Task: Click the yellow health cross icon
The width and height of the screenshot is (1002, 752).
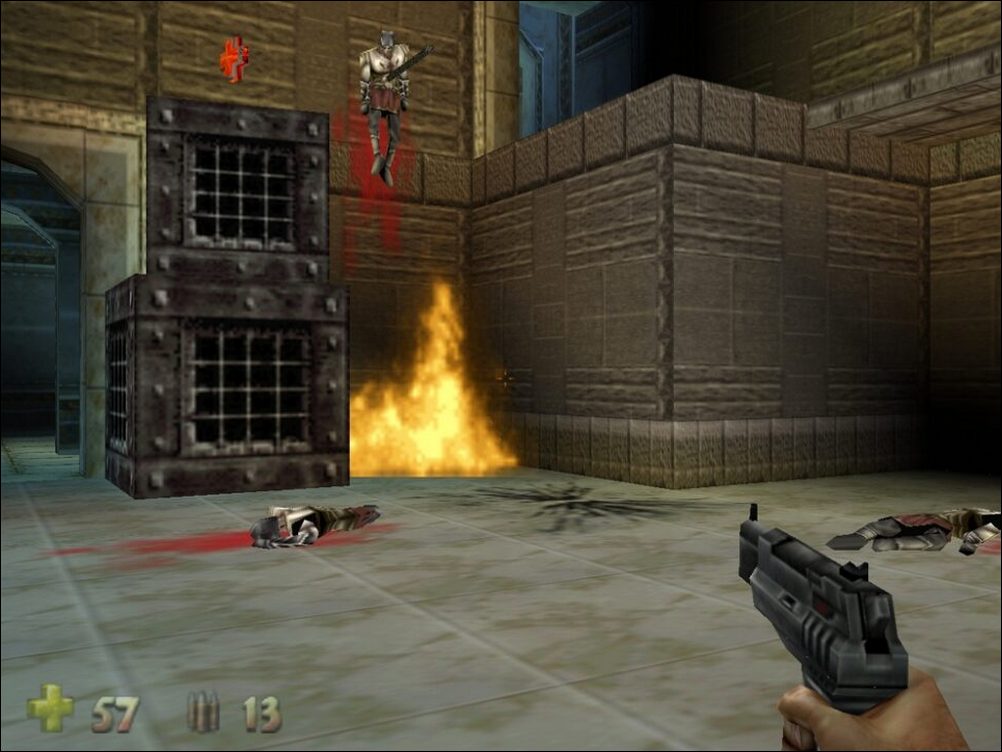Action: tap(50, 708)
